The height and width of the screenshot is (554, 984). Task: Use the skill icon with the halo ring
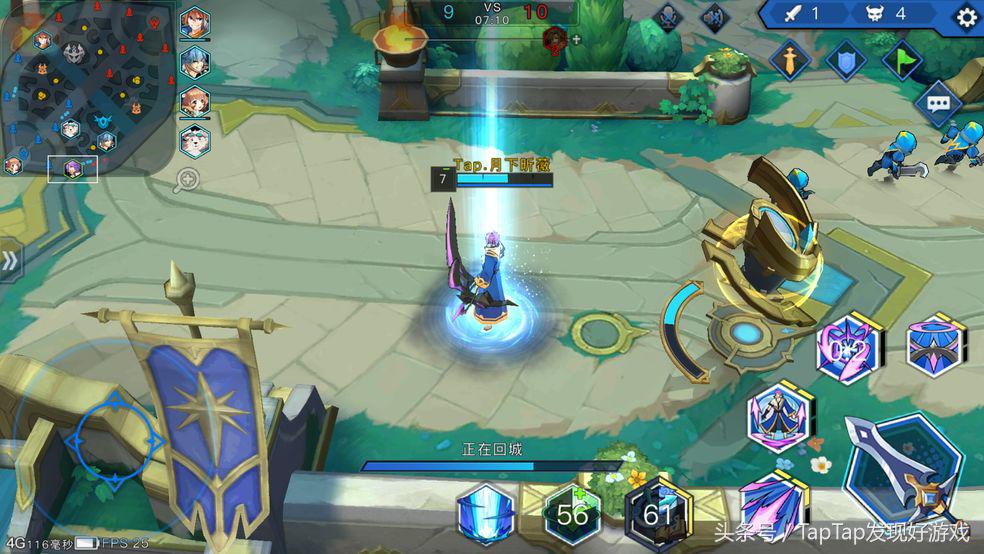click(x=937, y=345)
